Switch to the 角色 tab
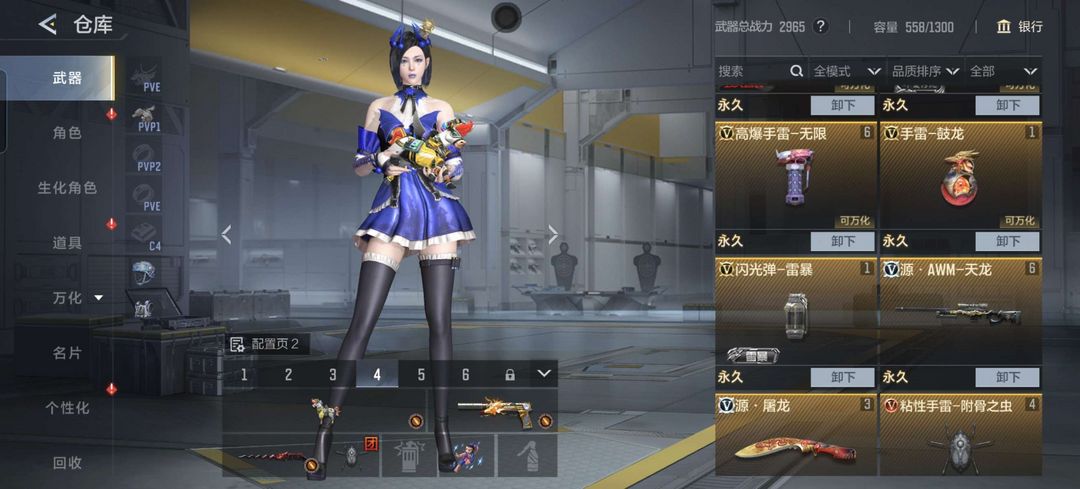 [66, 132]
